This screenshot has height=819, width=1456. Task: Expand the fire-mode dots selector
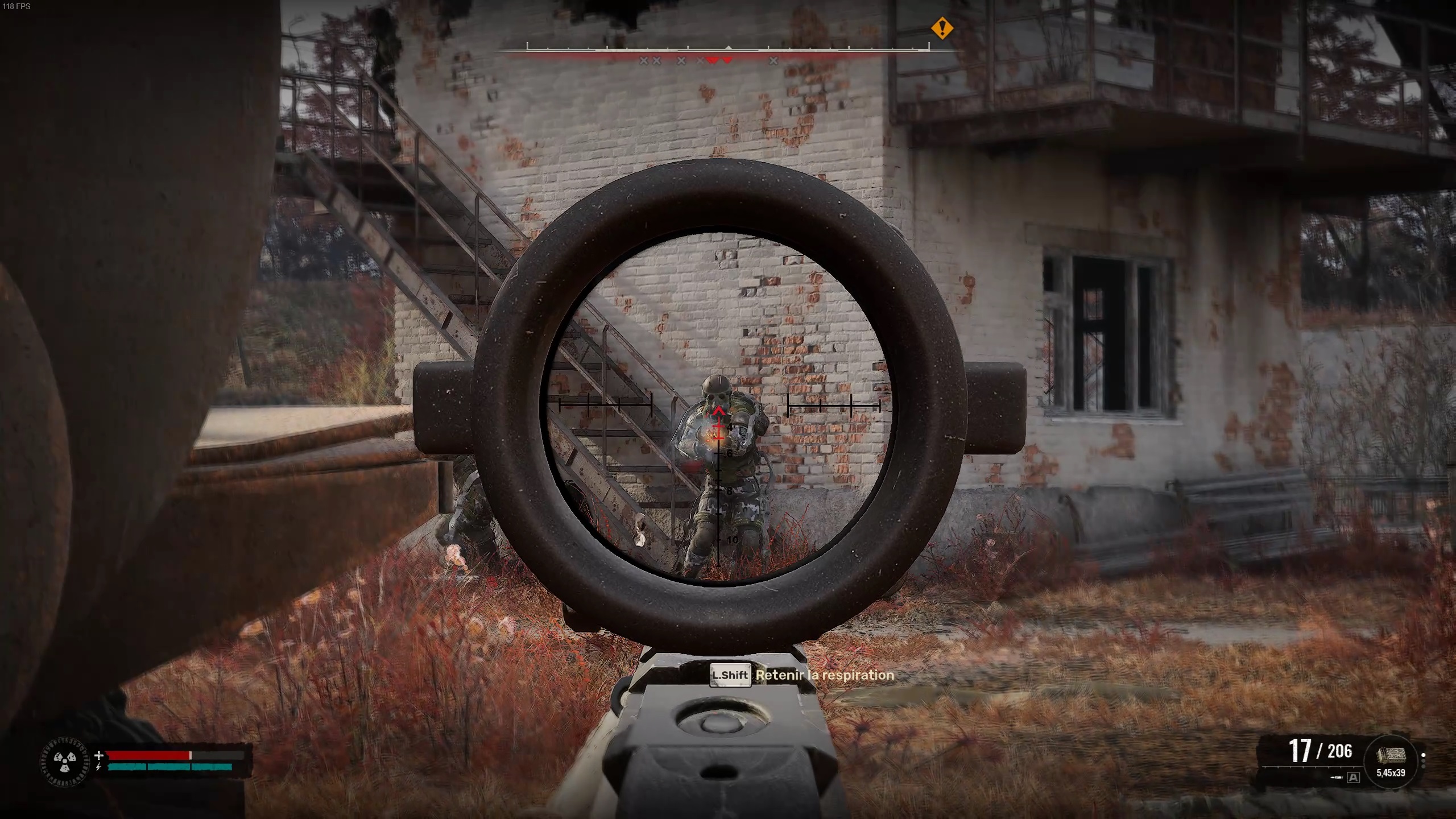(x=1423, y=760)
